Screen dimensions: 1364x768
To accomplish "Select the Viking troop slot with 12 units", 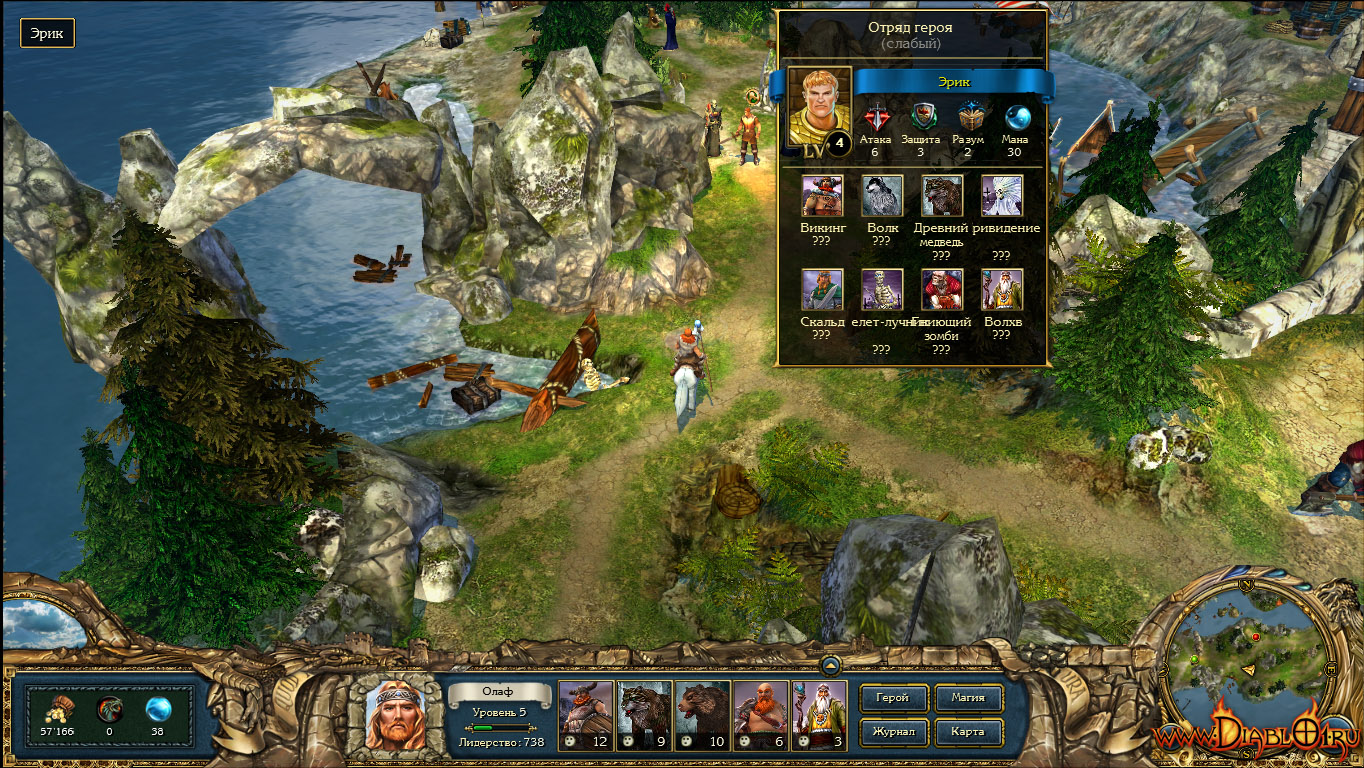I will click(x=585, y=716).
